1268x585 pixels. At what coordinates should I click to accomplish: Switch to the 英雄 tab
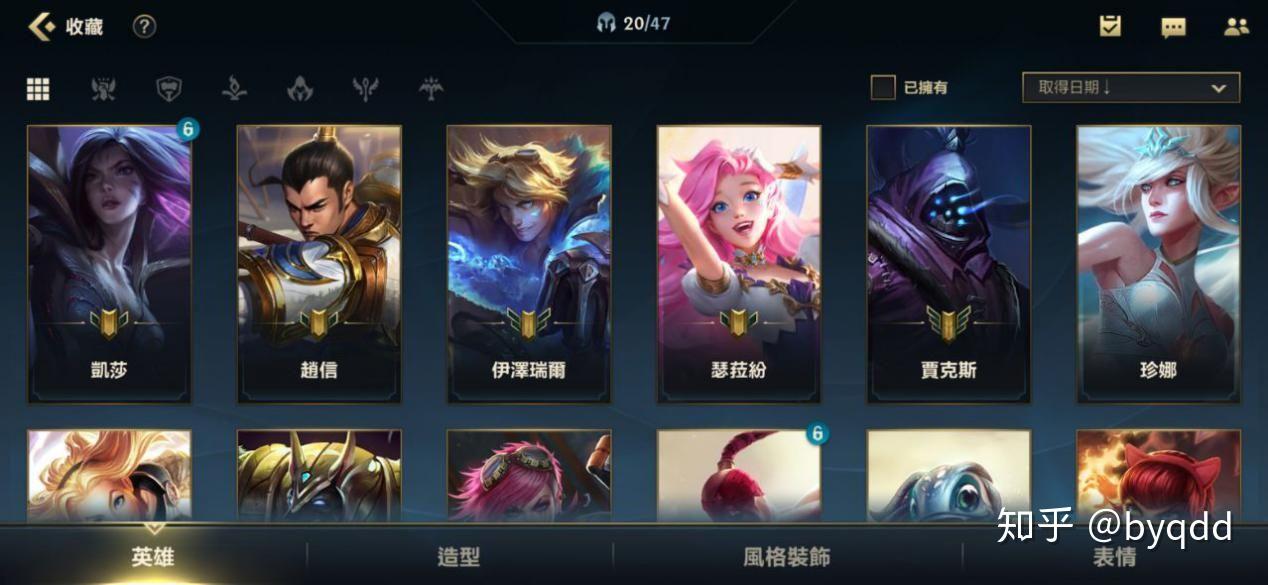(153, 557)
